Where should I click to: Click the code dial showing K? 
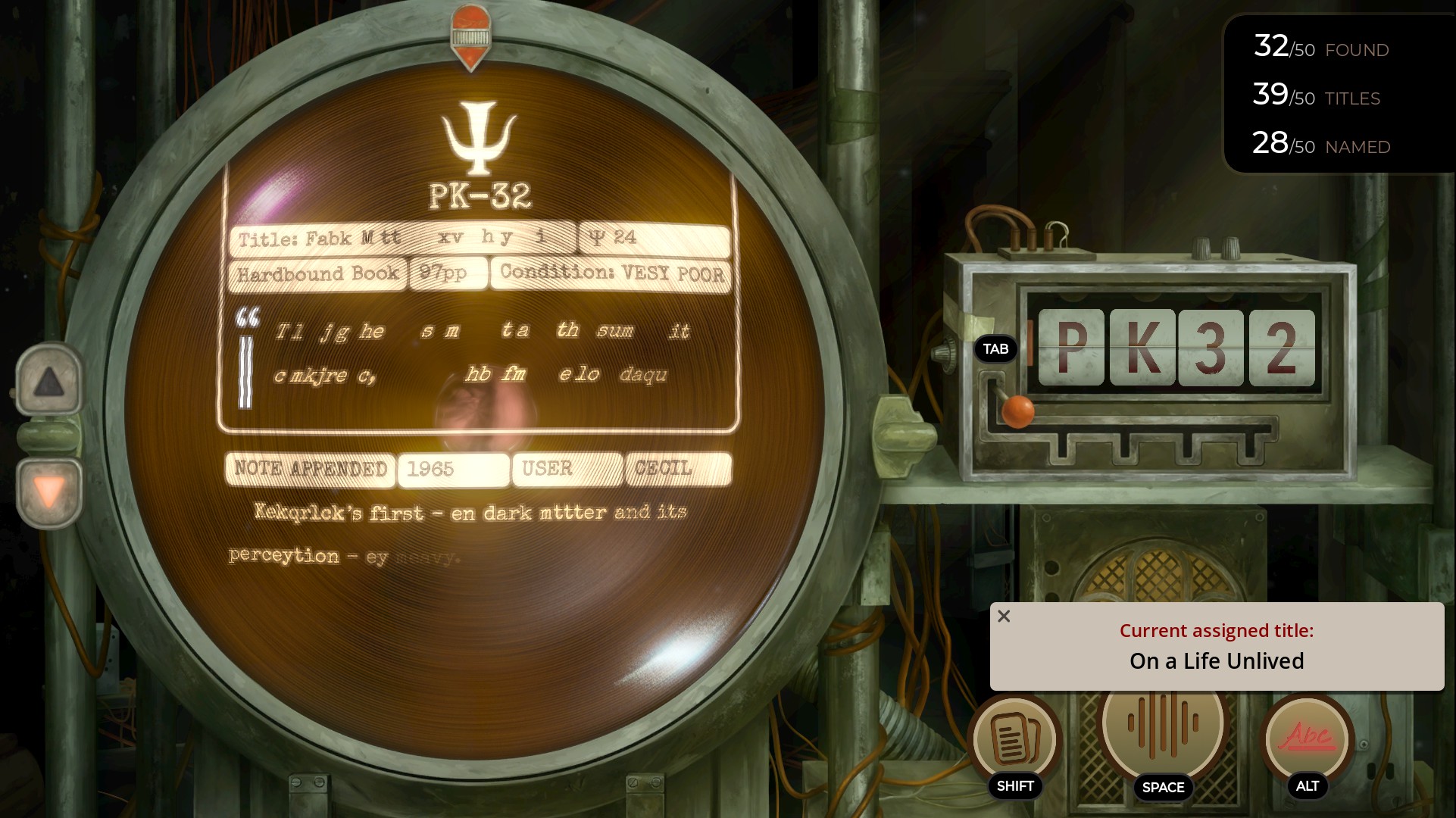(x=1142, y=348)
